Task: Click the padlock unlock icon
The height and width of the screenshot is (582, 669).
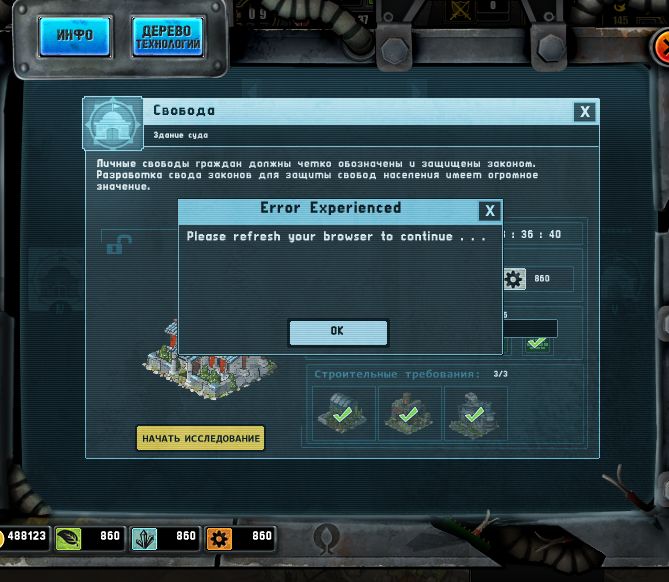Action: click(x=116, y=242)
